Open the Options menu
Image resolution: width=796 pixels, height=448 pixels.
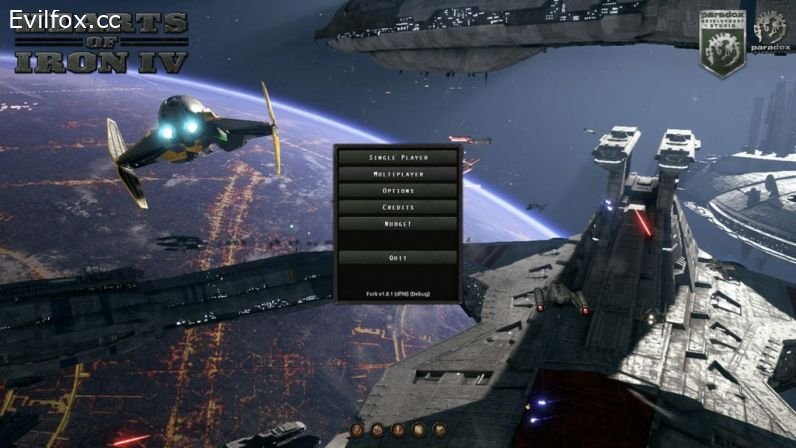pos(398,191)
